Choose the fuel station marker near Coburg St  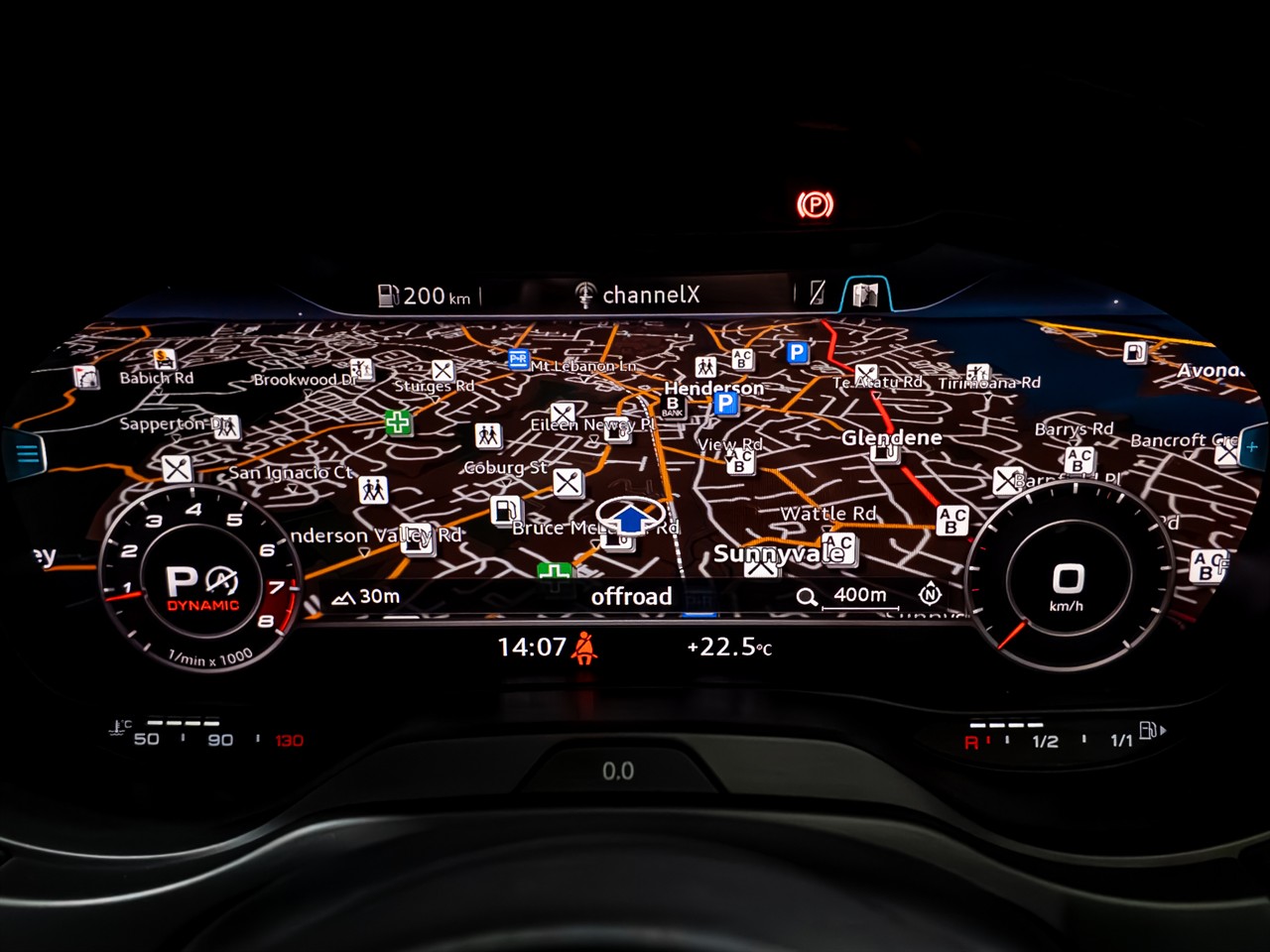point(505,510)
